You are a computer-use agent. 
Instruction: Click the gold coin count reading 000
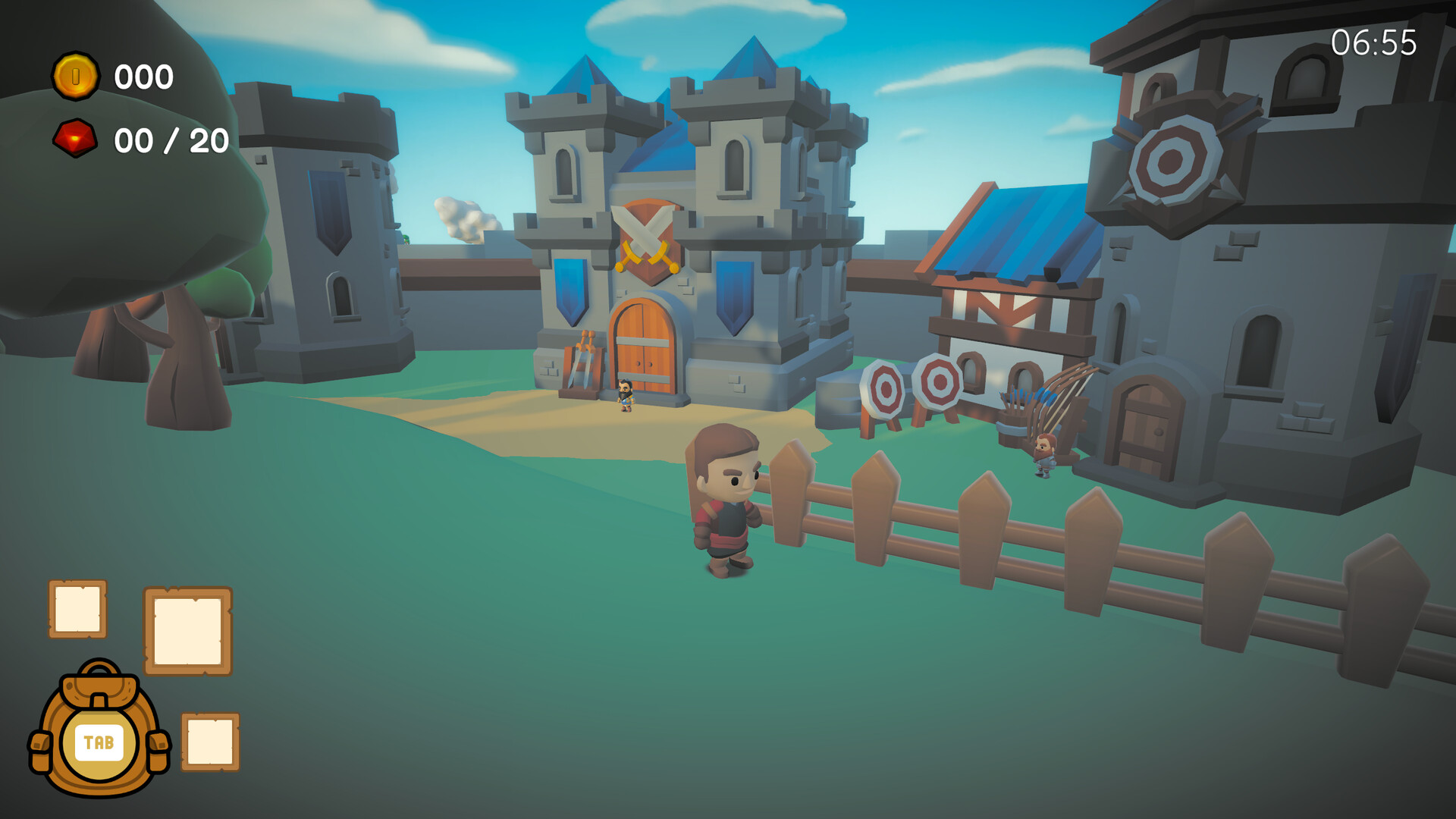[x=144, y=76]
